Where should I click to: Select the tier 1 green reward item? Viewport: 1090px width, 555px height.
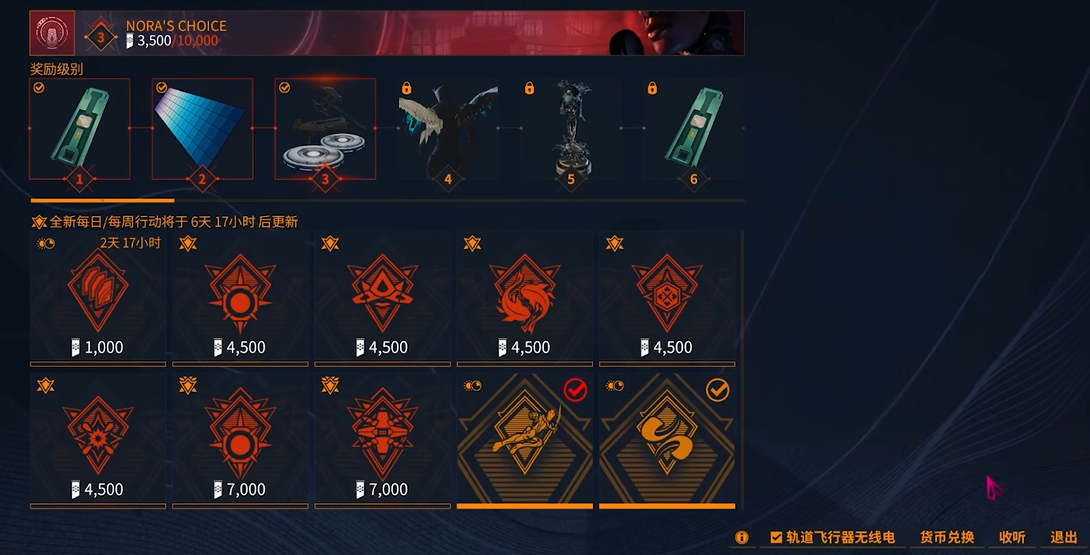(80, 129)
